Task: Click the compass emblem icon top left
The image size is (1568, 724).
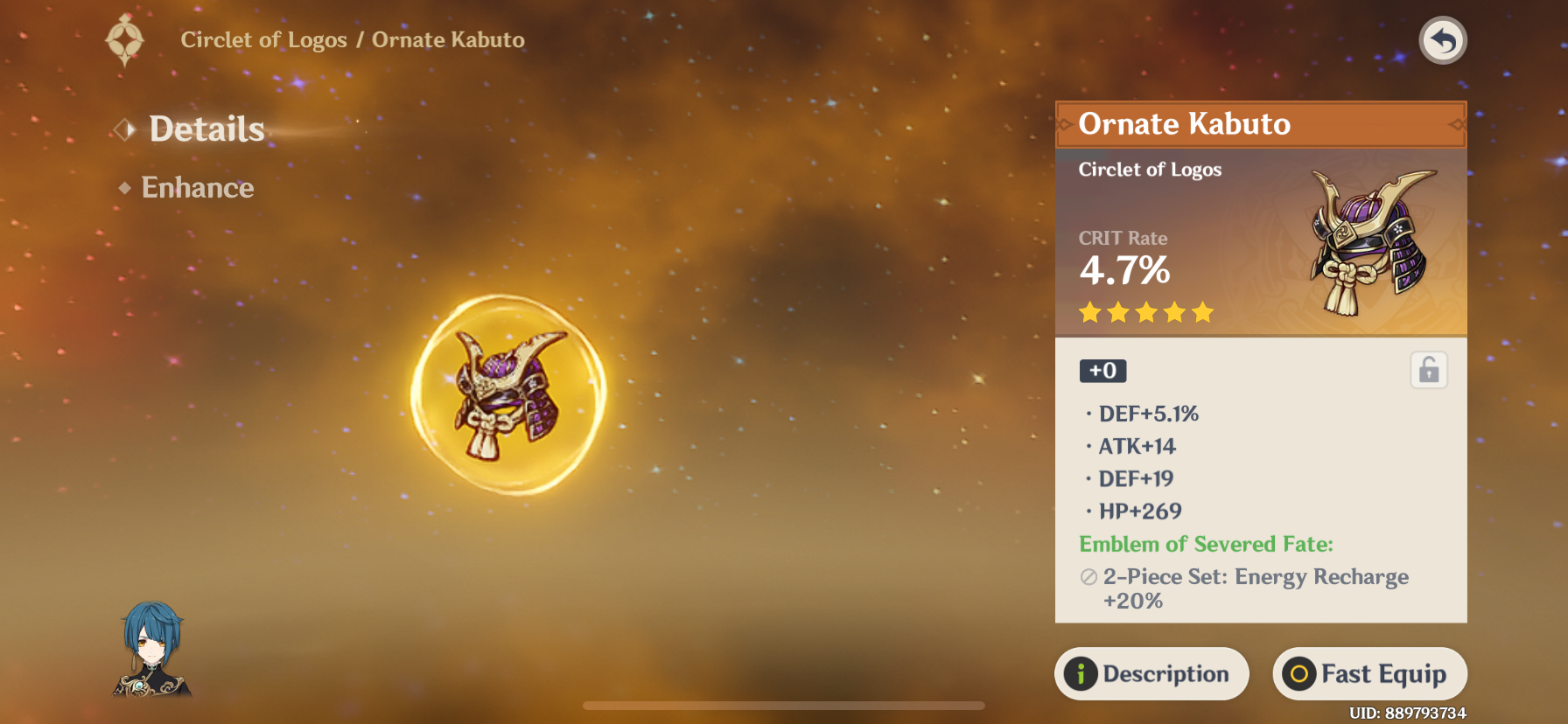Action: pos(124,40)
